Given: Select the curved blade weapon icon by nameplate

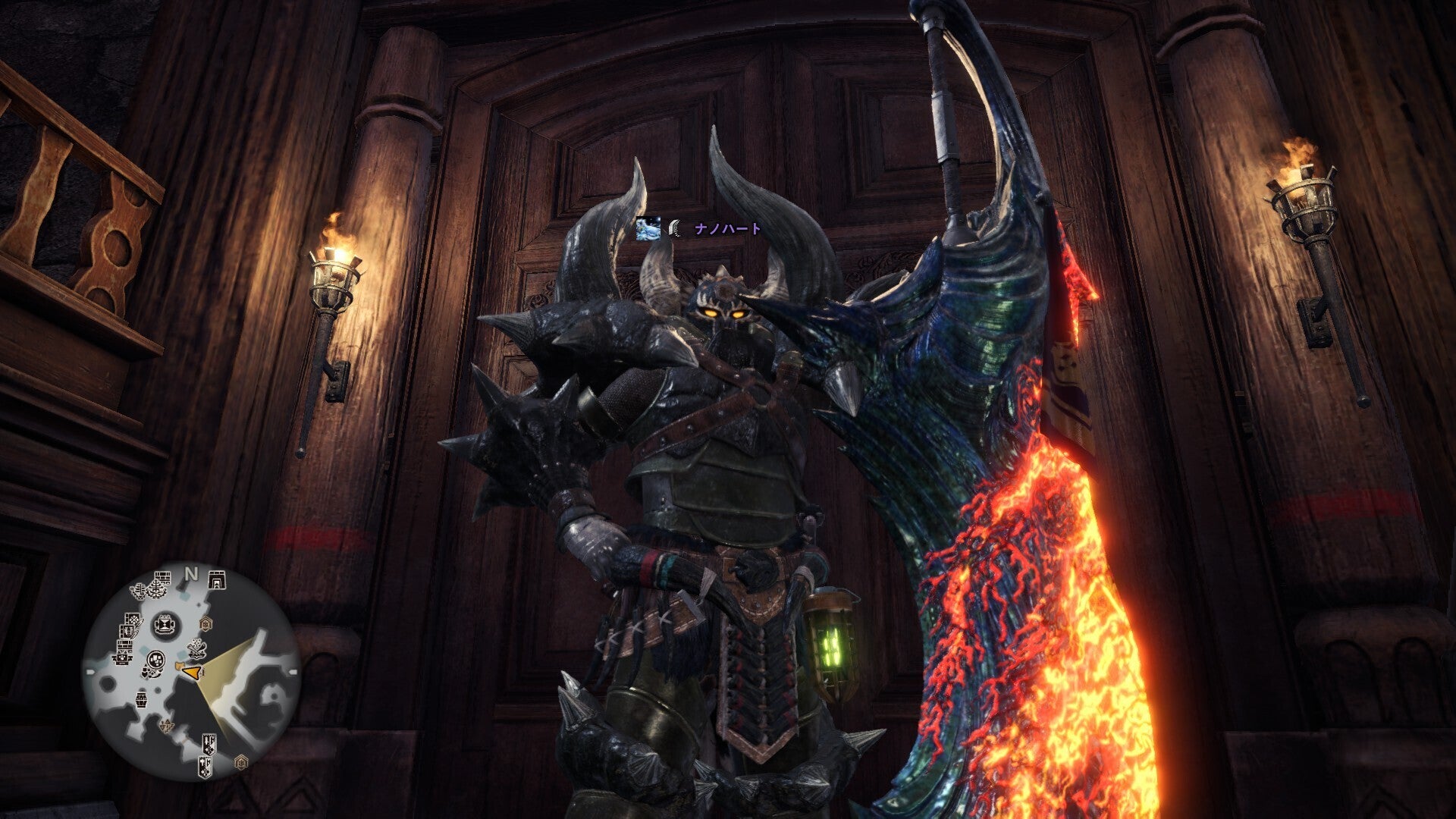Looking at the screenshot, I should tap(675, 228).
